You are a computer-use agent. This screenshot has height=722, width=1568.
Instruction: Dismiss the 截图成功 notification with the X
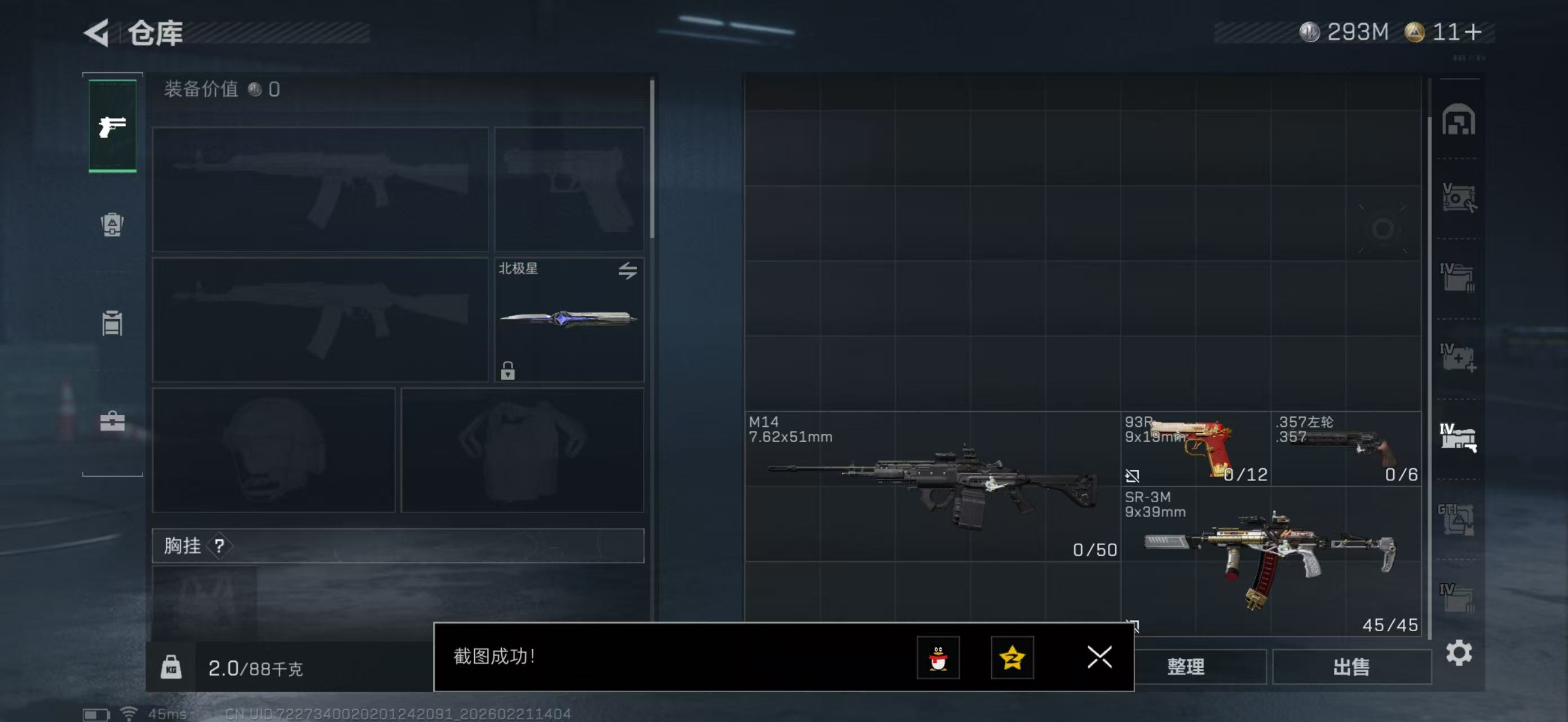(x=1099, y=658)
